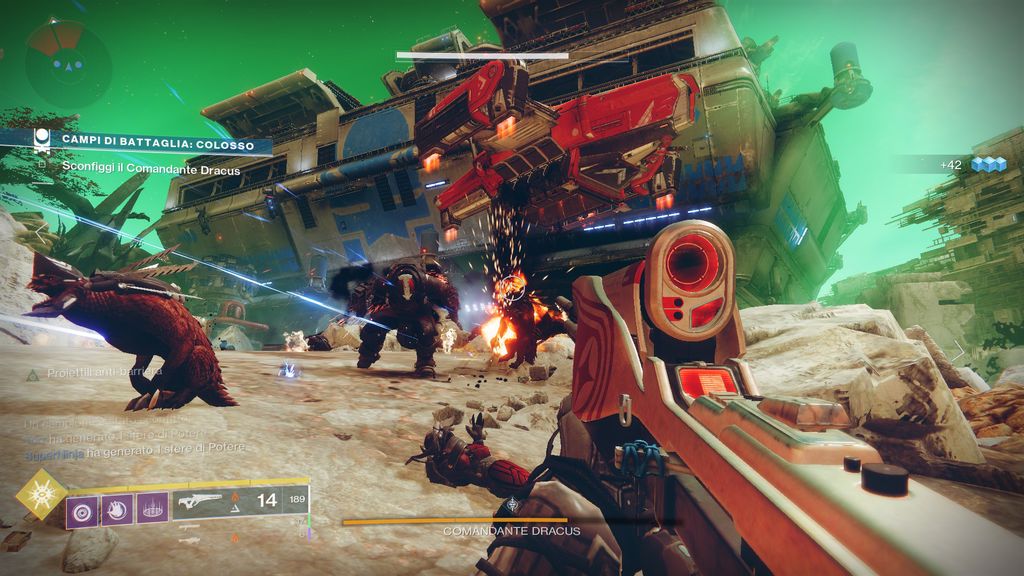Click the Proiettili anti-barriera notice
The image size is (1024, 576).
(x=95, y=372)
